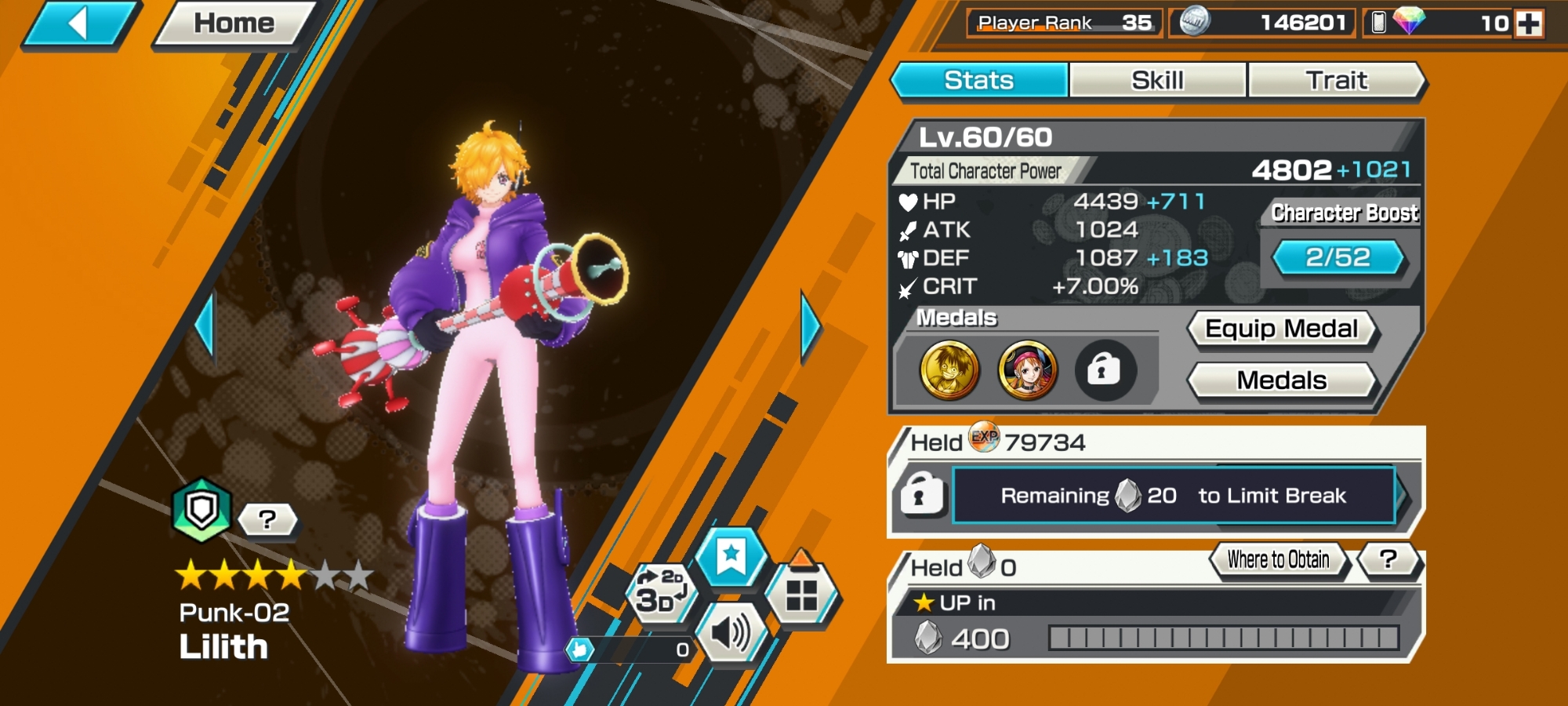Tap the locked third medal slot

click(1104, 370)
